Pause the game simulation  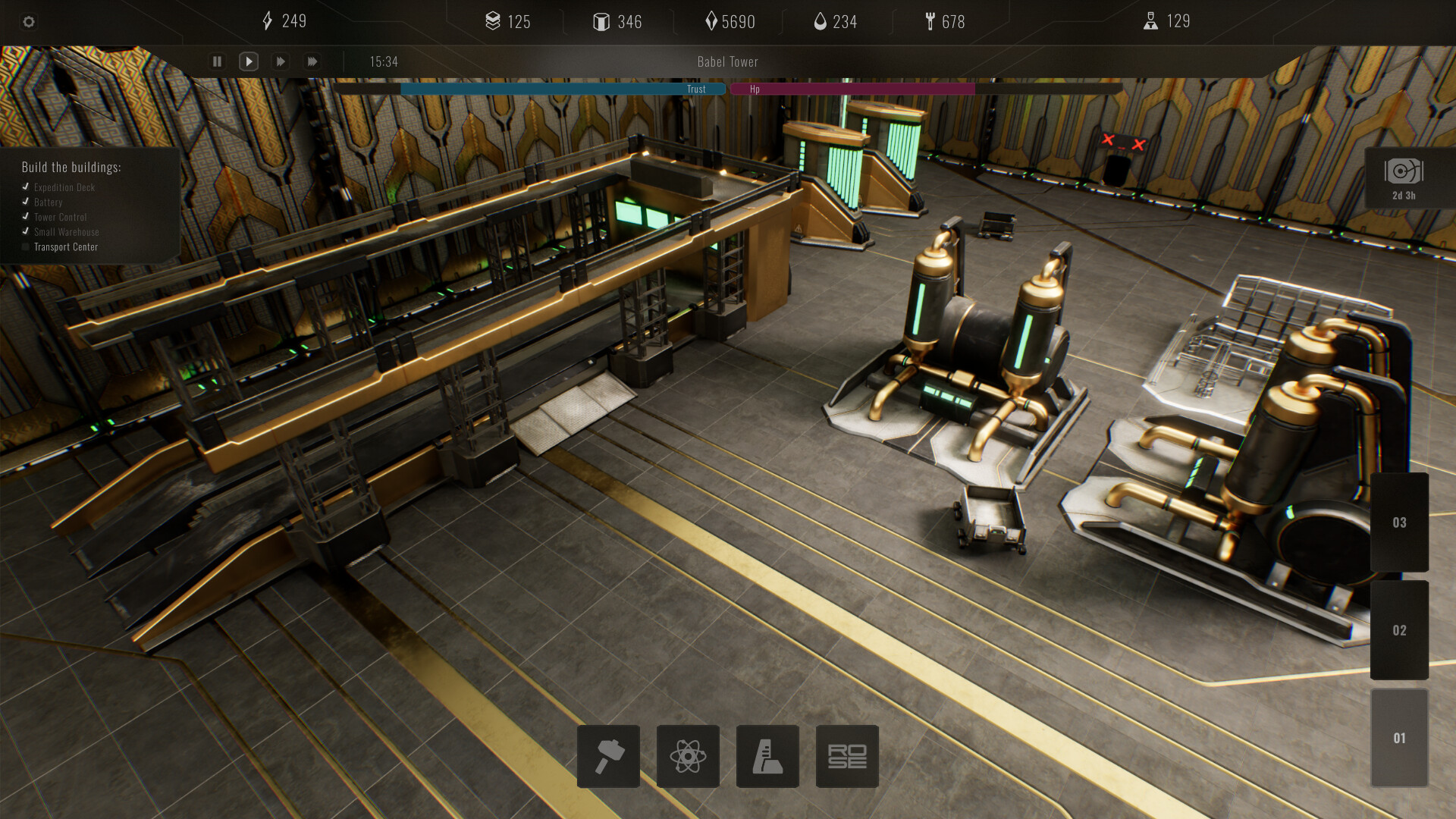pos(217,61)
